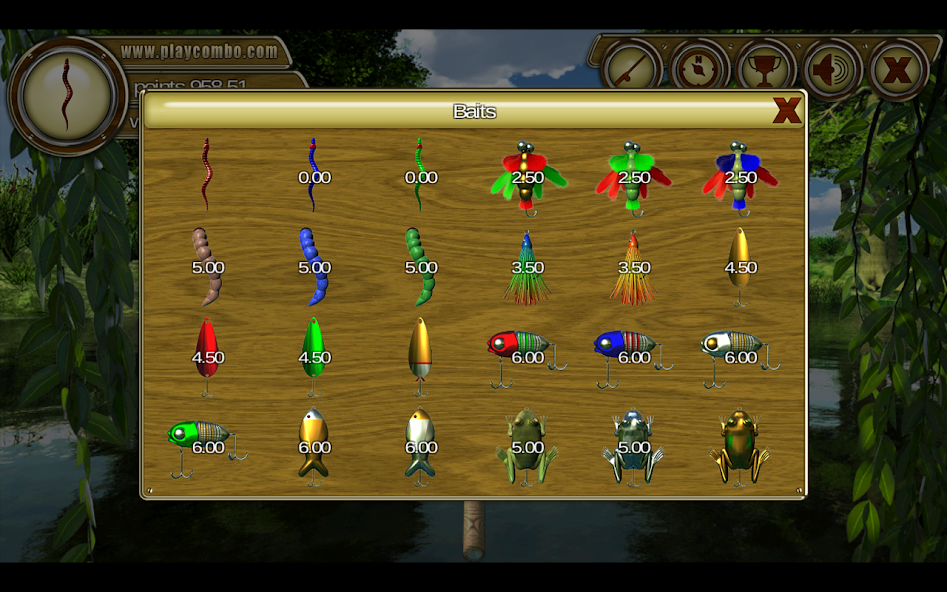Select the blue crankbait lure
This screenshot has height=592, width=947.
[629, 352]
